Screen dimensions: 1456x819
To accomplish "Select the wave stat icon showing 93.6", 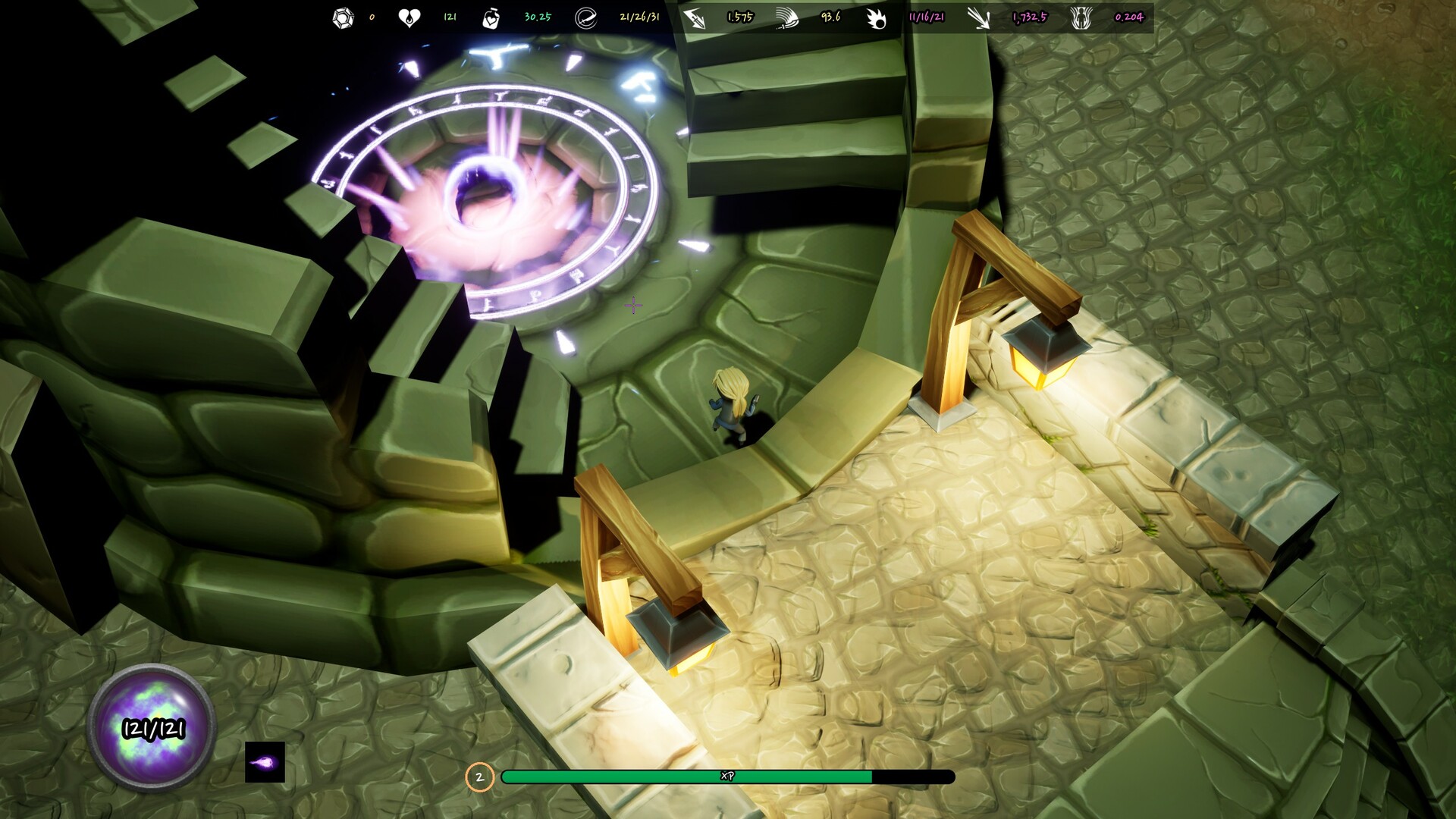I will 786,17.
